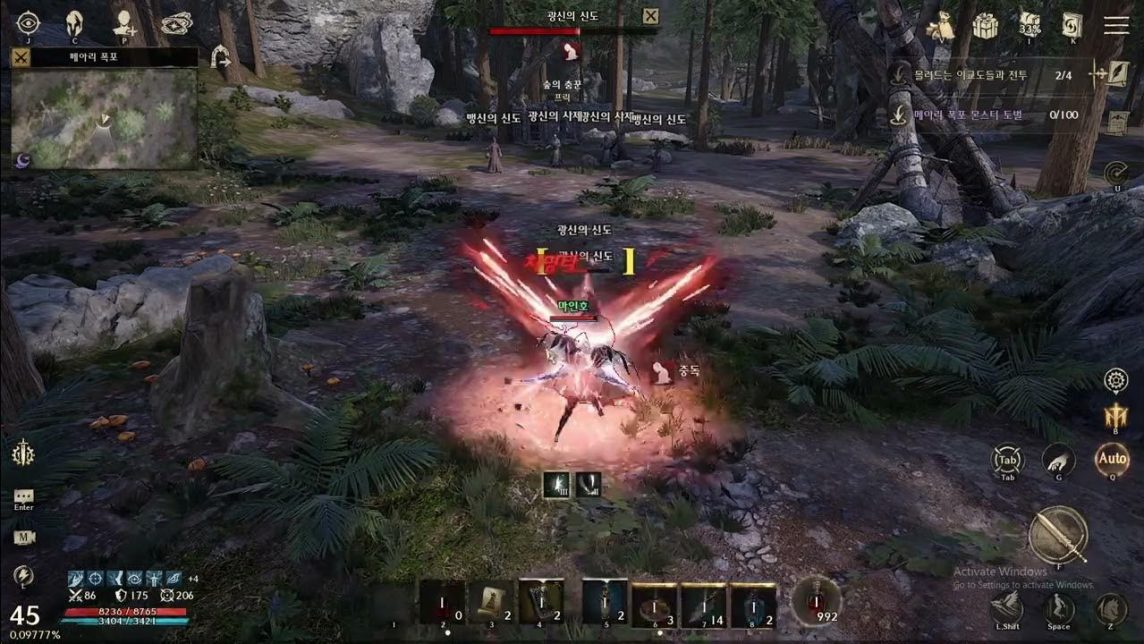Open the add-friend party icon
The image size is (1144, 644).
[124, 24]
